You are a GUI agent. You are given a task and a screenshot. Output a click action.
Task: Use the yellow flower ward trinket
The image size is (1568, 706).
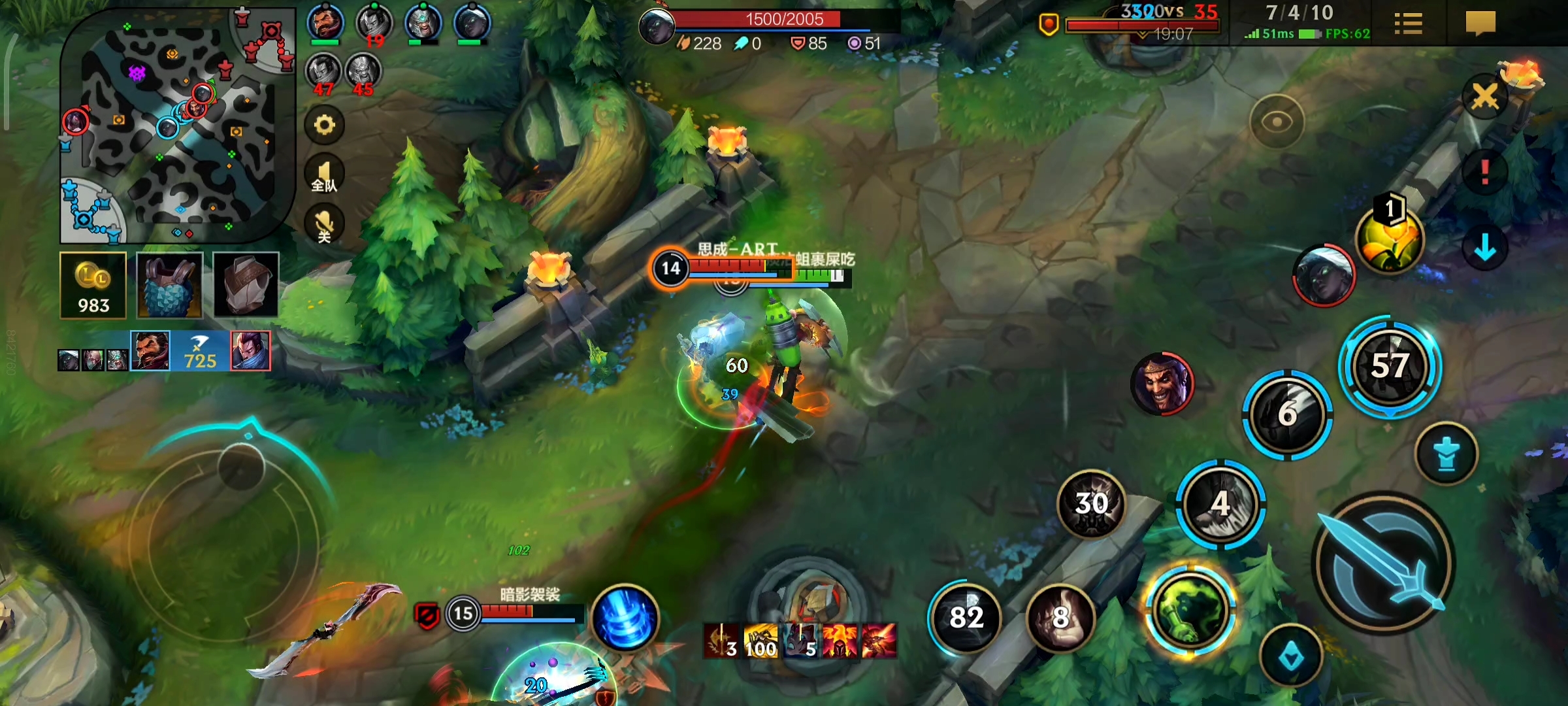point(1390,239)
